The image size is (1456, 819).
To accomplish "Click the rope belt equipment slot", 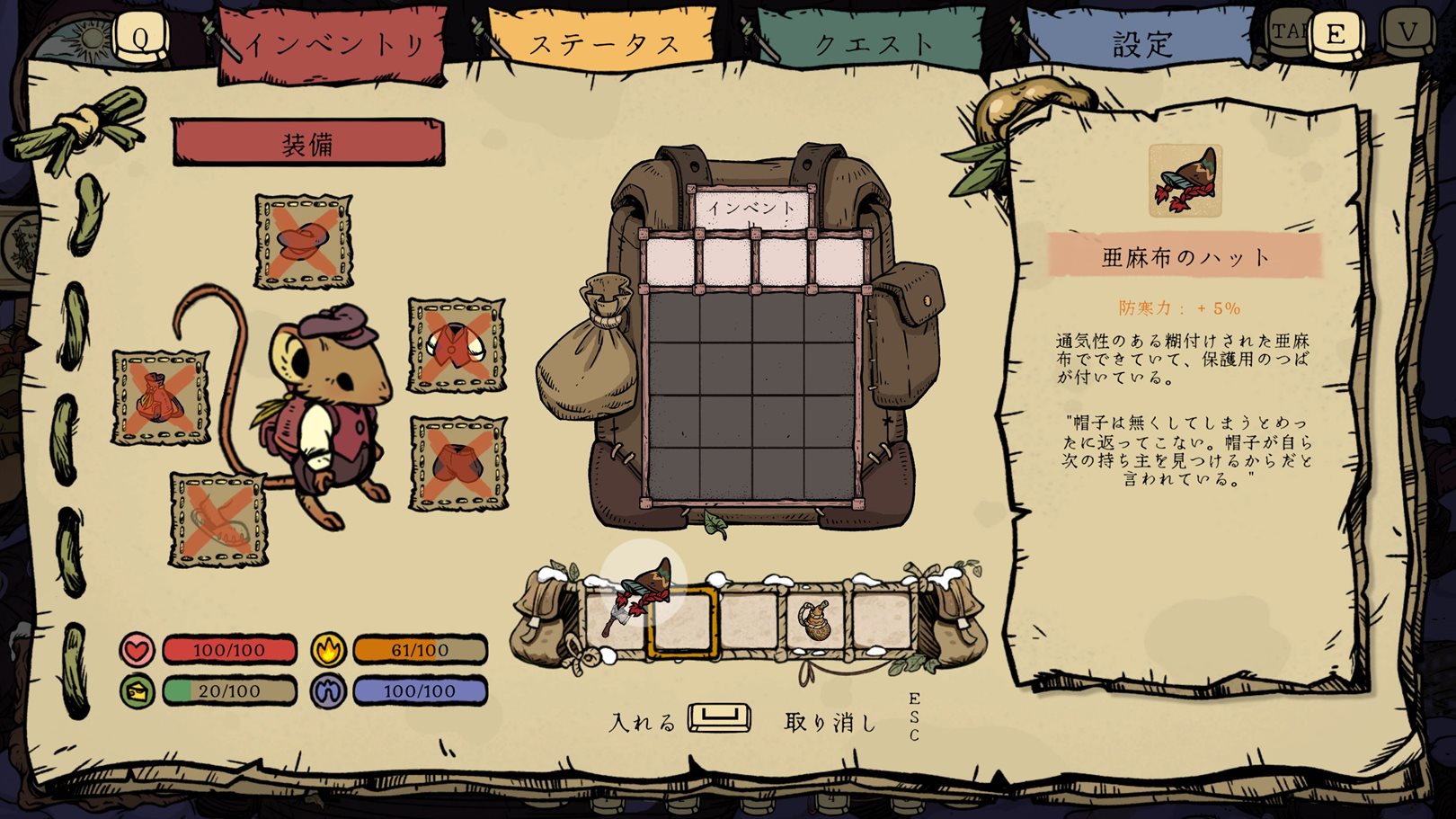I will tap(219, 520).
